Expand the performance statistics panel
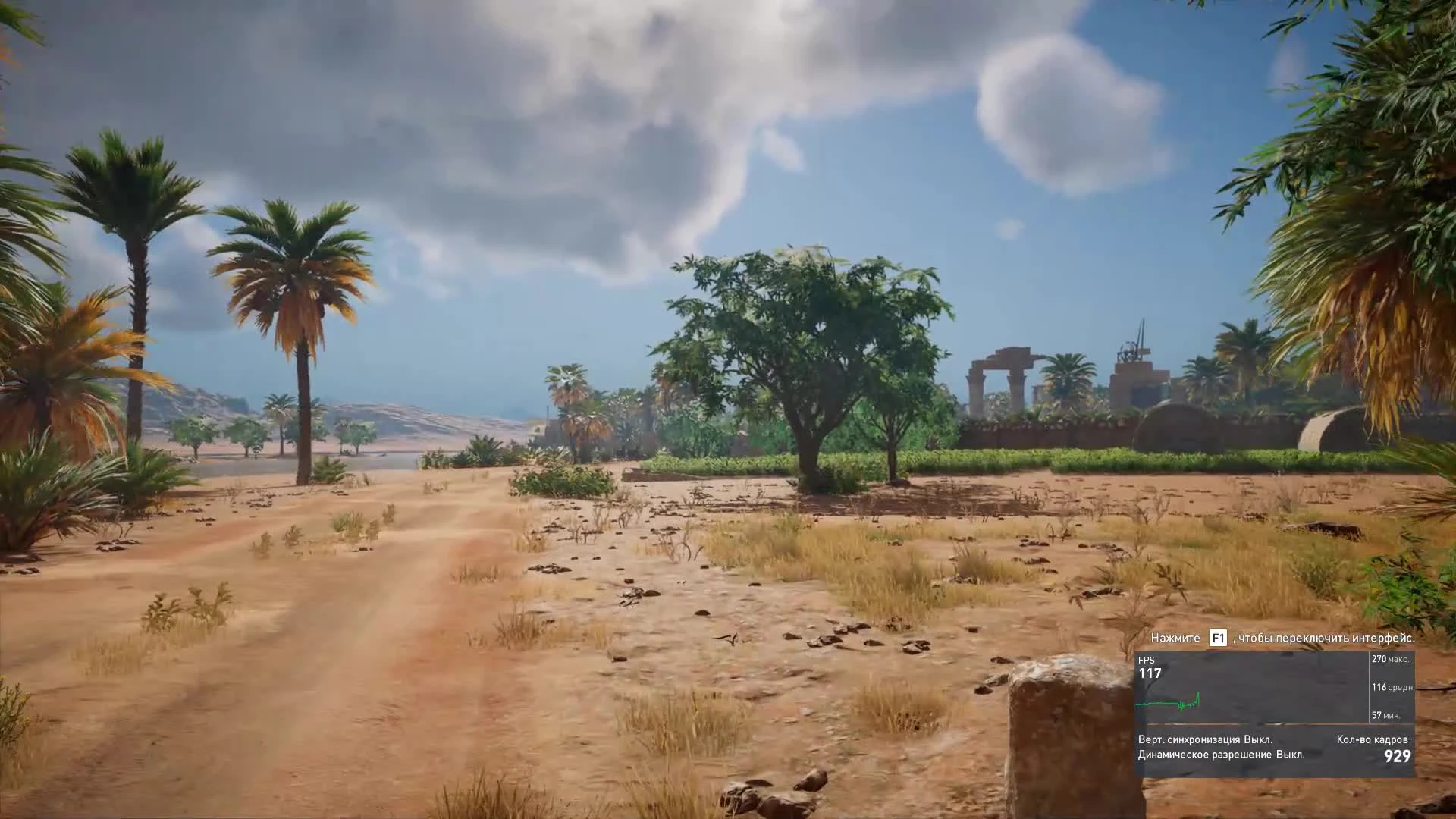This screenshot has height=819, width=1456. [1392, 686]
